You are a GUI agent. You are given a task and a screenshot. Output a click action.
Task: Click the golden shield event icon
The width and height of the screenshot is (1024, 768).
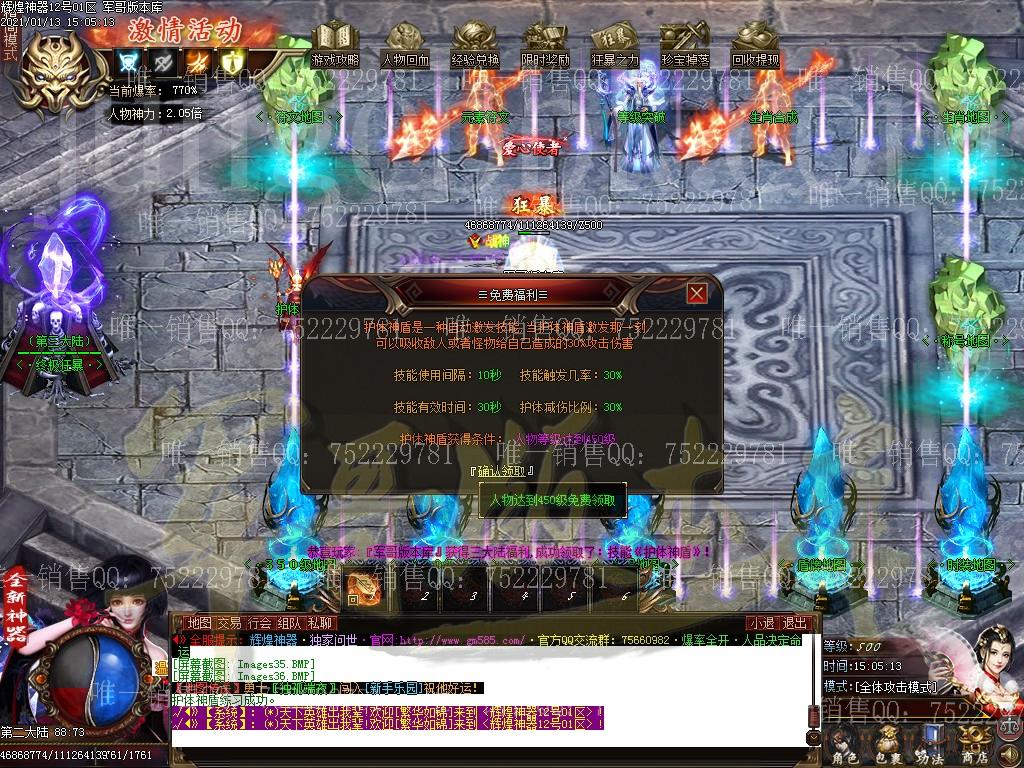231,62
